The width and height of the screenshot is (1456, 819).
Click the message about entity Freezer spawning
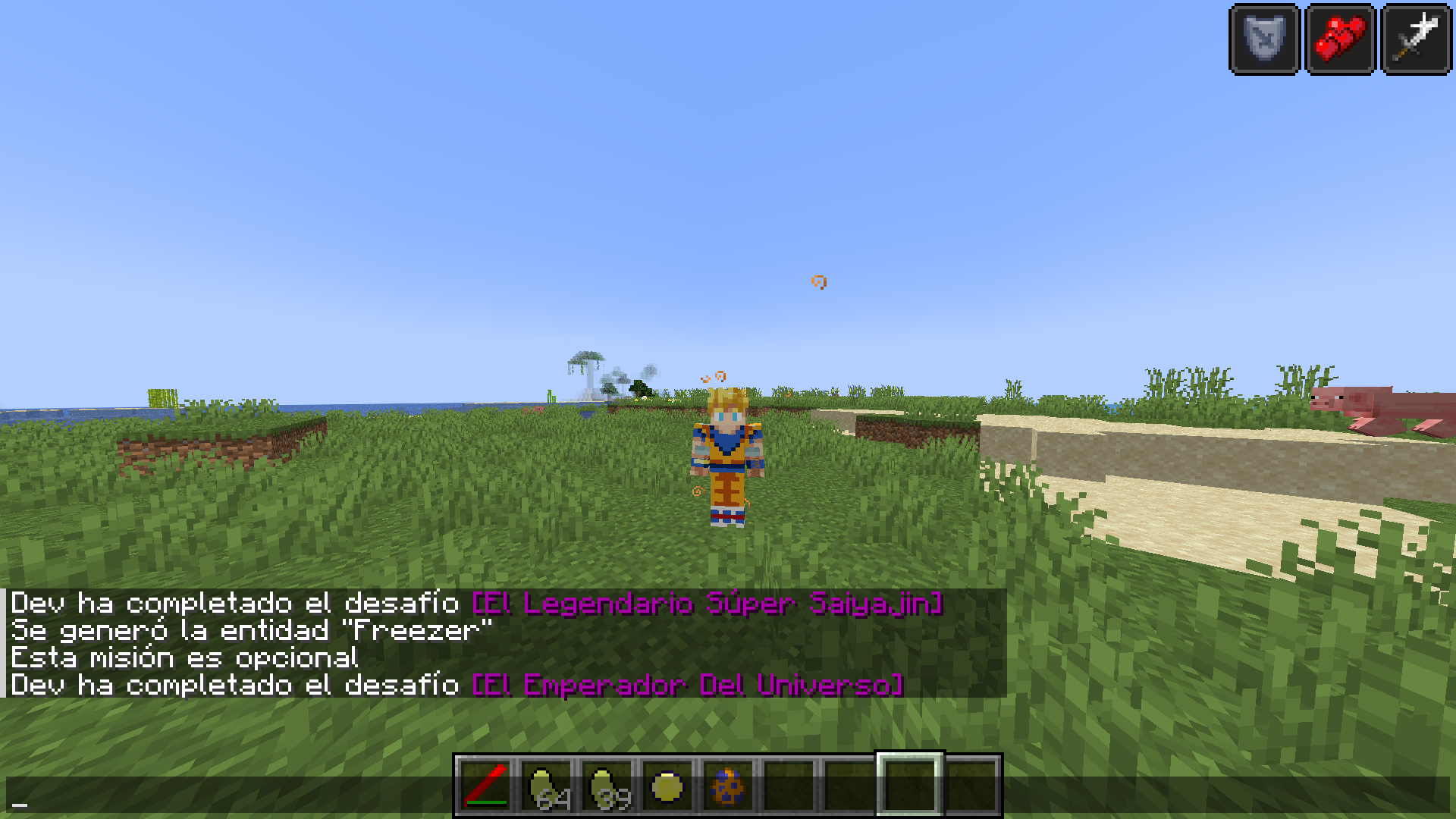coord(250,630)
